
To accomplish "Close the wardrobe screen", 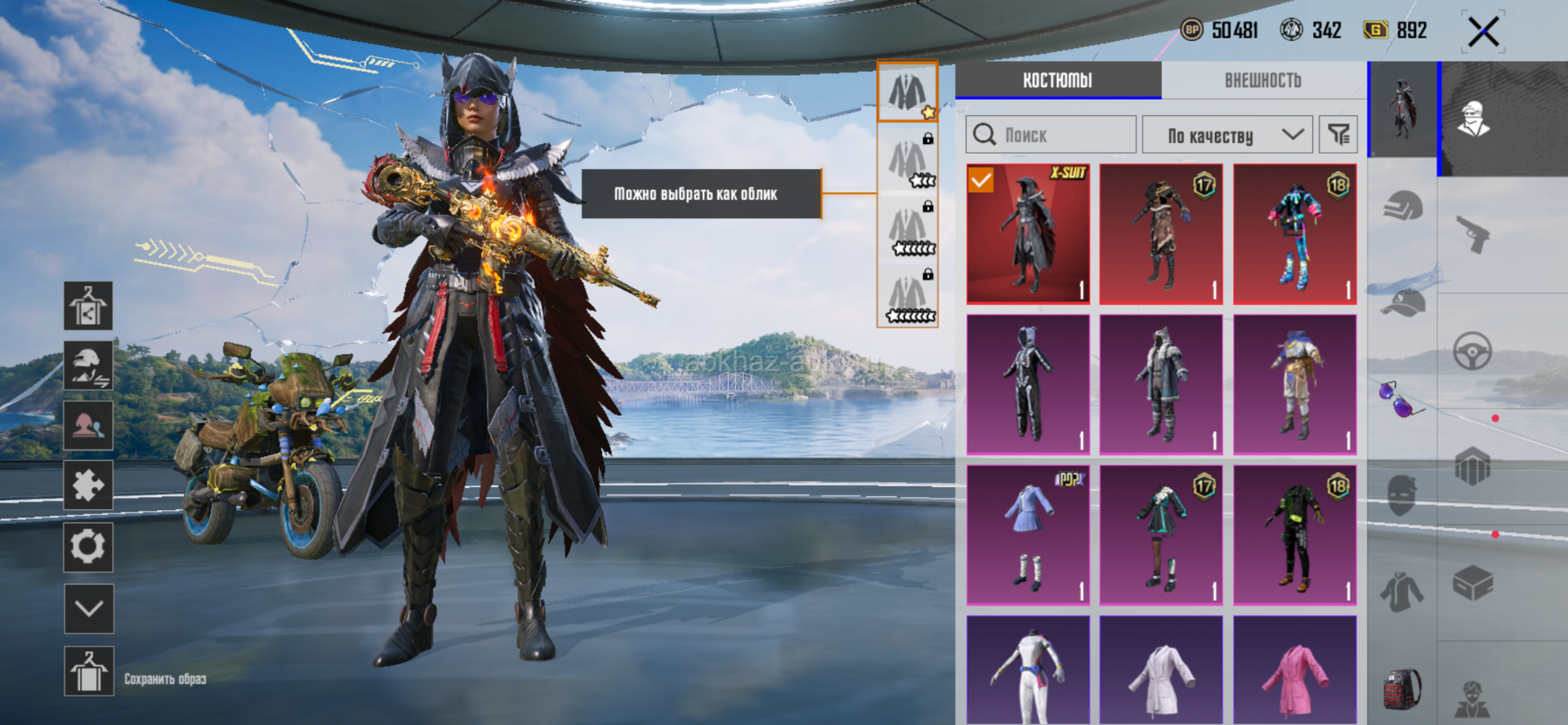I will [1483, 33].
